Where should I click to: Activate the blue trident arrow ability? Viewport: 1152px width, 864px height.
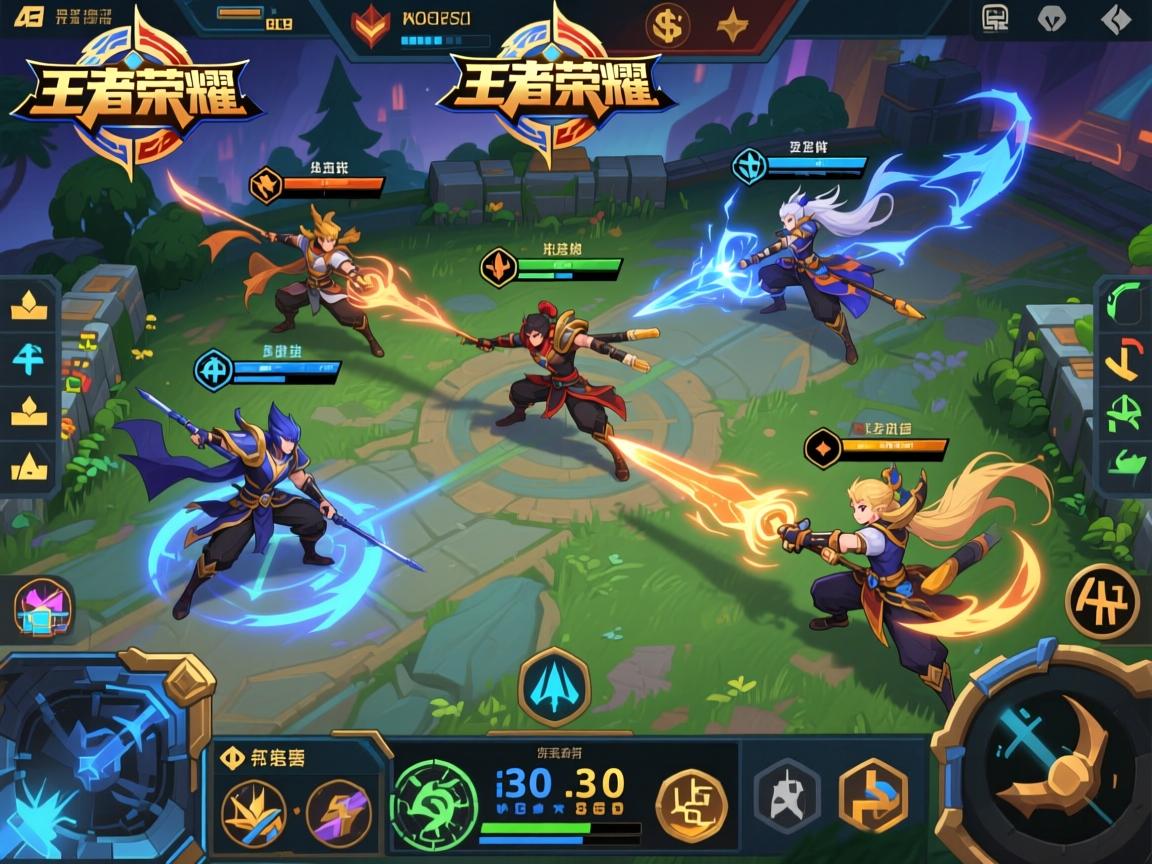coord(554,686)
